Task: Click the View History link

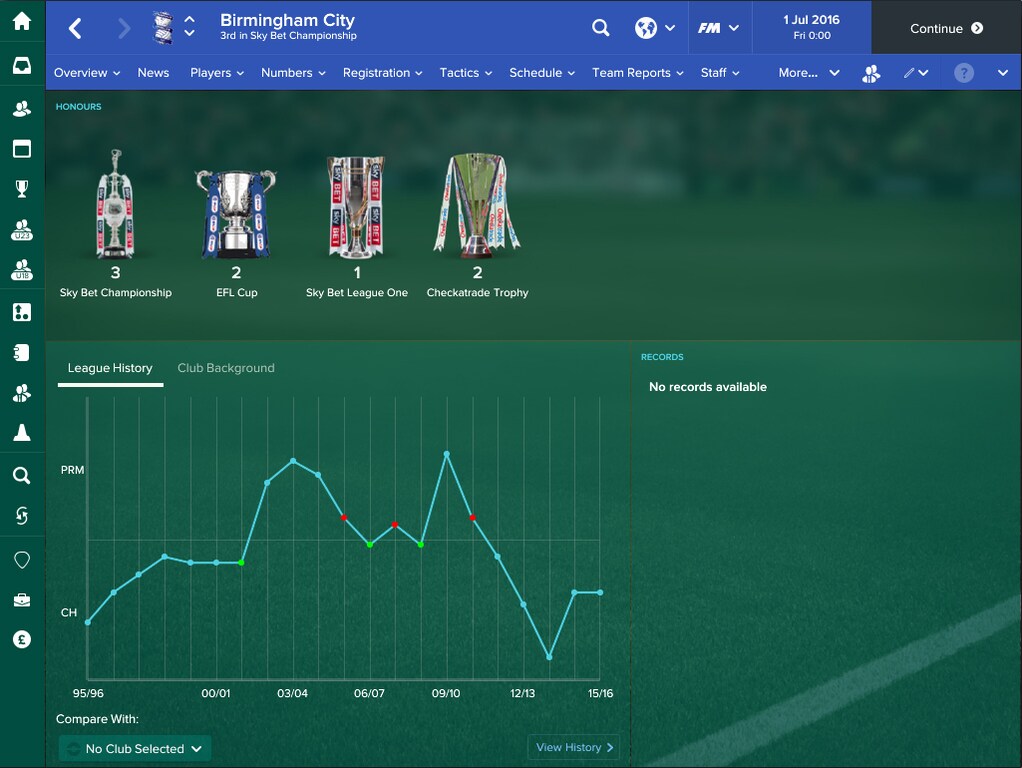Action: pyautogui.click(x=575, y=747)
